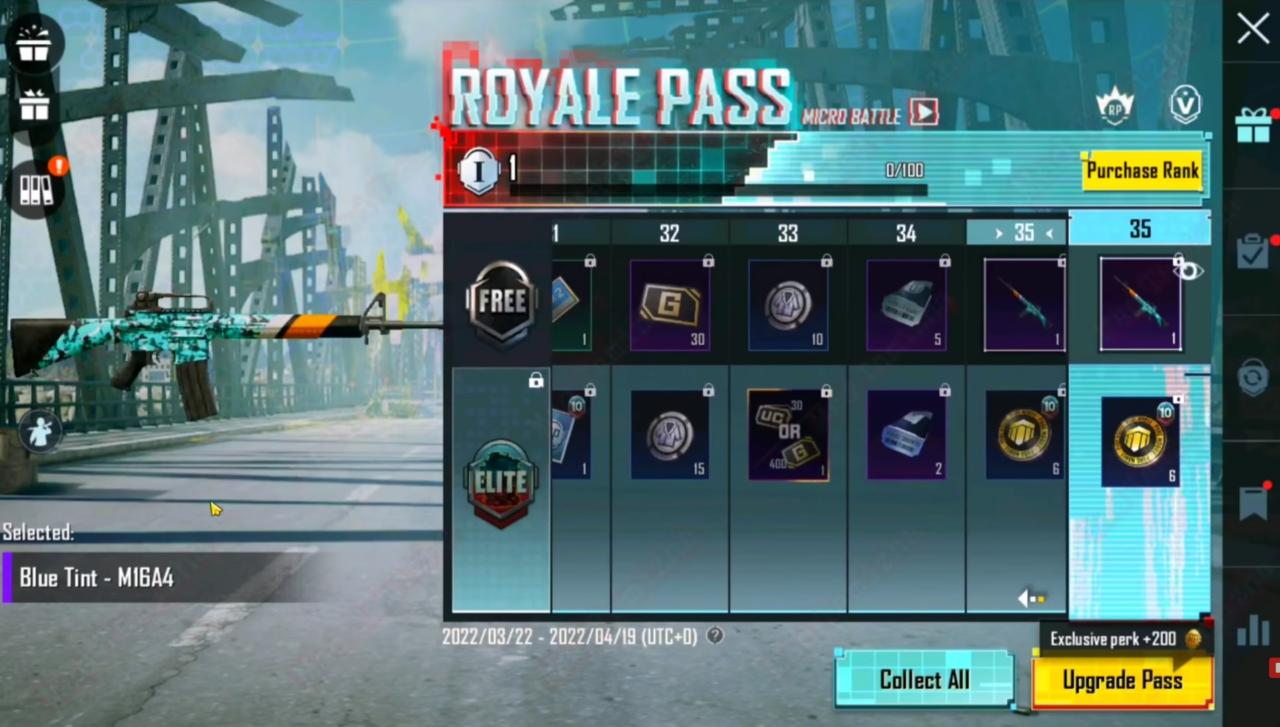
Task: Choose the rank 33 free silver reward
Action: coord(788,305)
